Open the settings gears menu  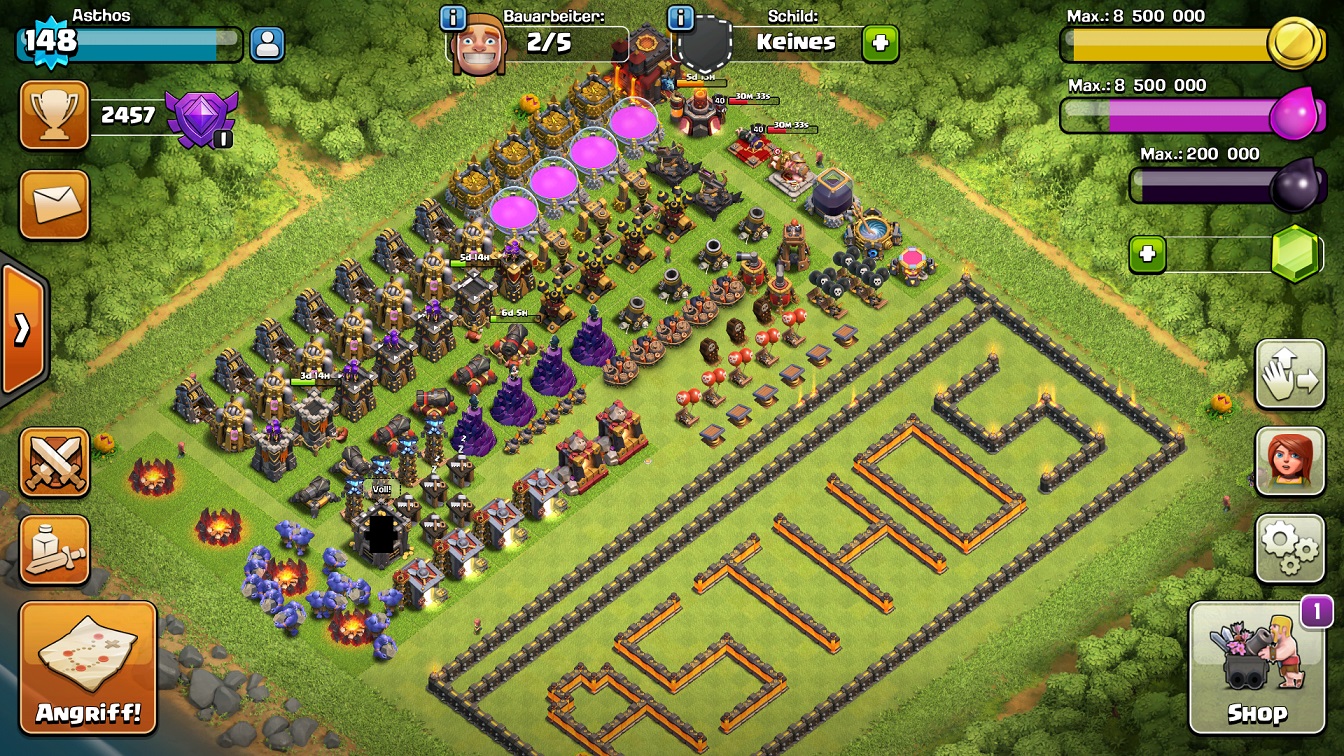point(1289,549)
